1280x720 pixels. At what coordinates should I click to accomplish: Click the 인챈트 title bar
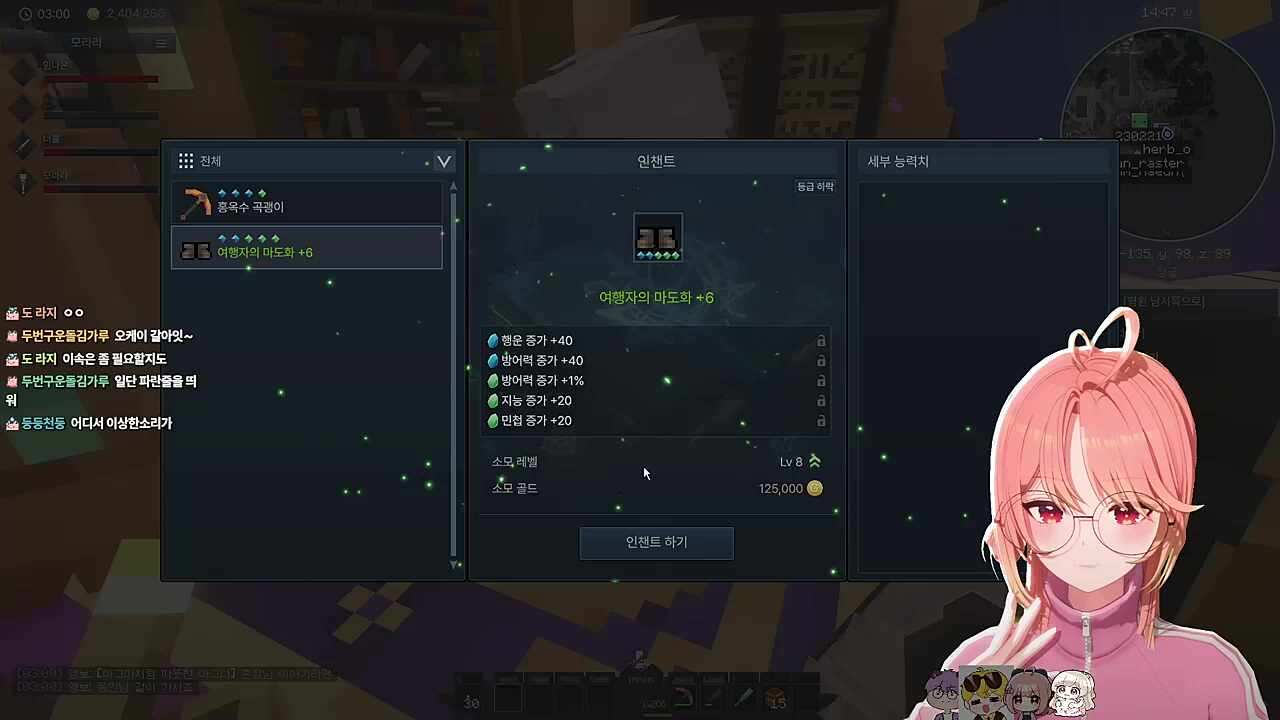pyautogui.click(x=656, y=161)
